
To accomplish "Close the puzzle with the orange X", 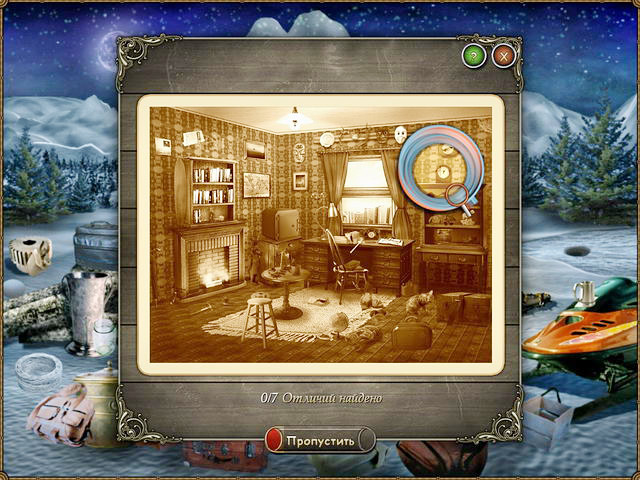I will tap(502, 55).
